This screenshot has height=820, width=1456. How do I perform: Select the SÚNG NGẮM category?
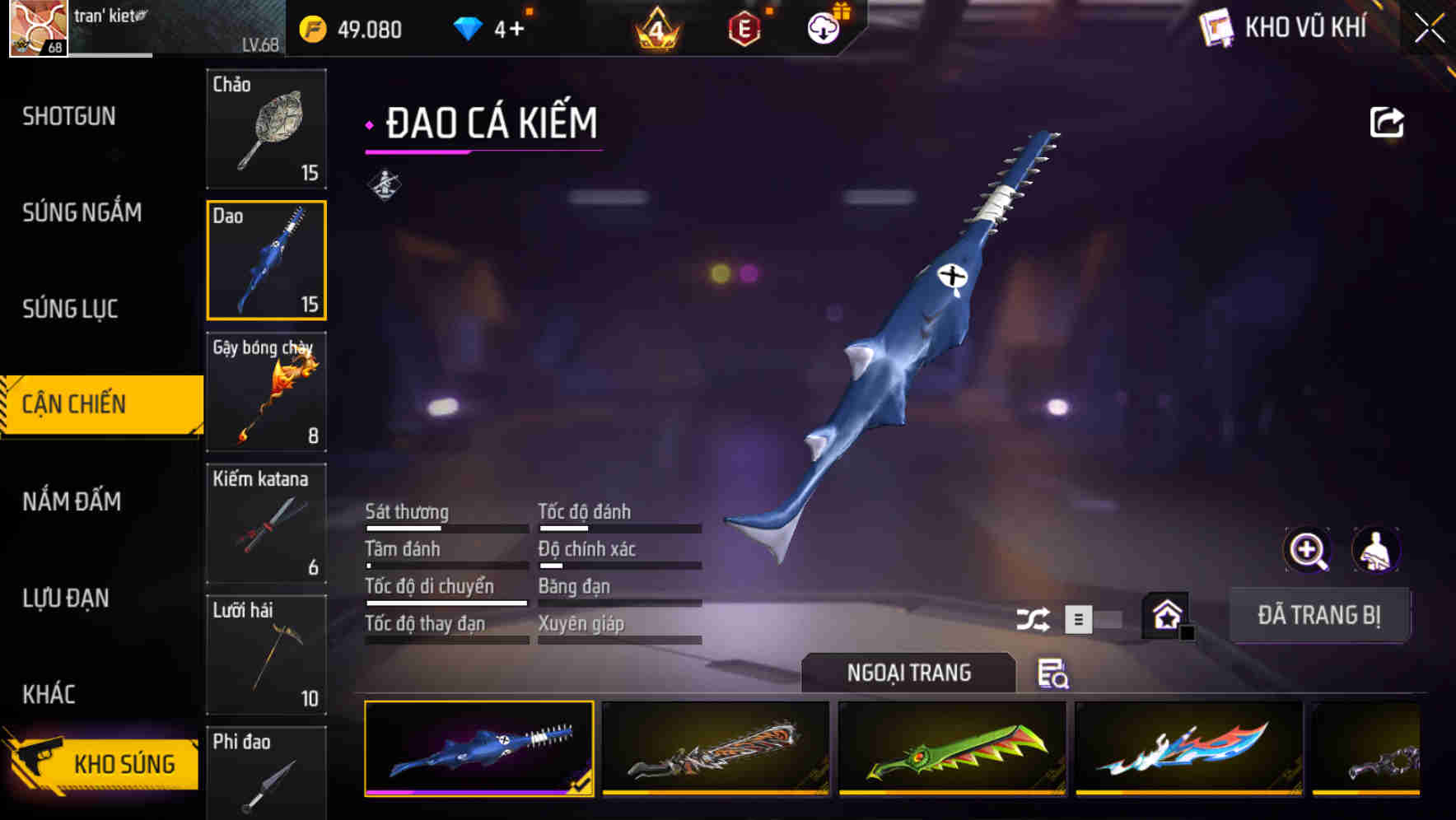82,212
